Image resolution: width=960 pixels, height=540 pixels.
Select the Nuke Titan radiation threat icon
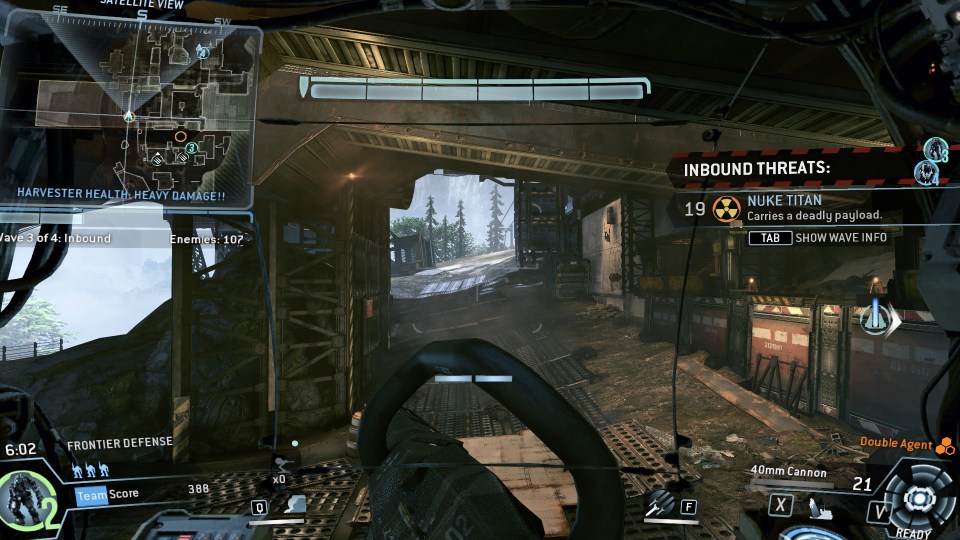726,208
